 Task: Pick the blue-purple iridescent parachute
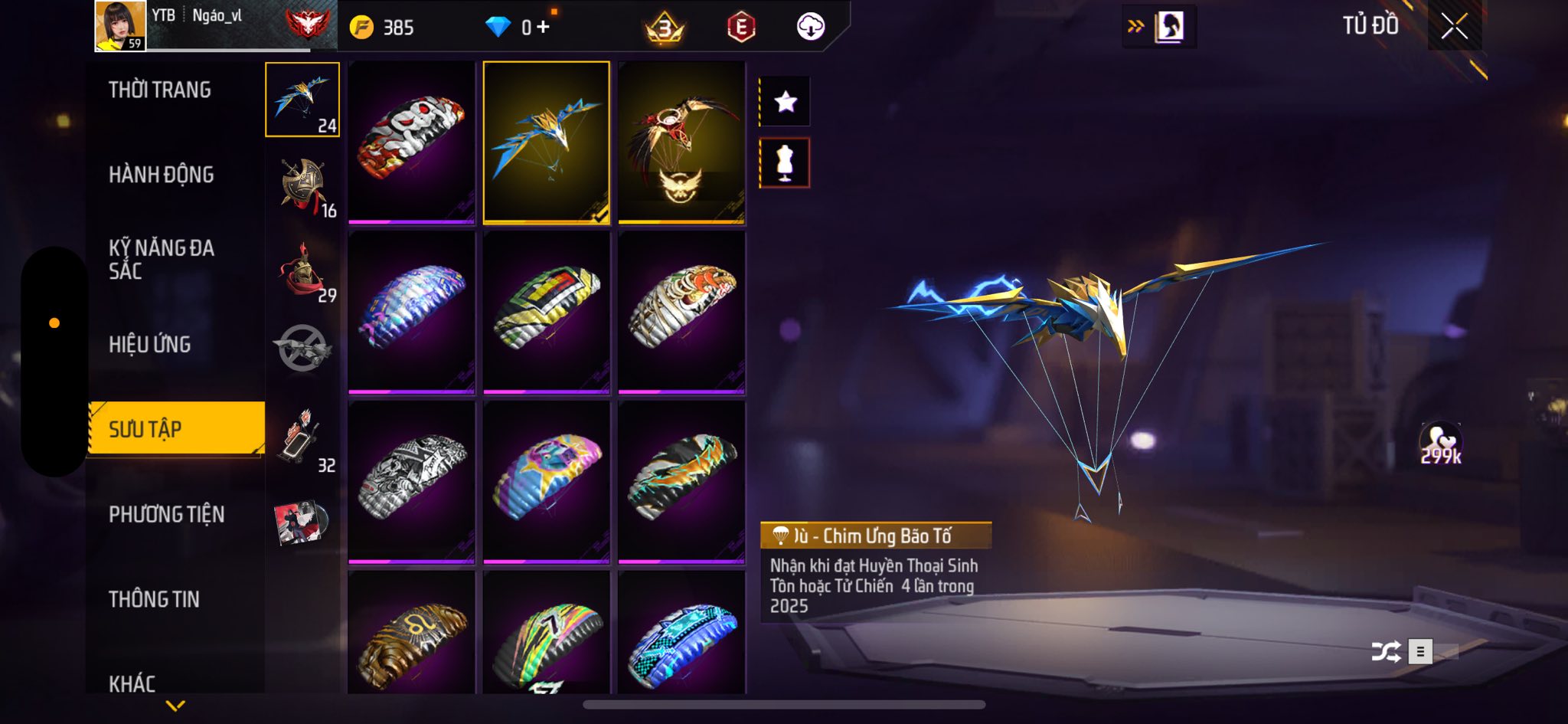tap(412, 312)
